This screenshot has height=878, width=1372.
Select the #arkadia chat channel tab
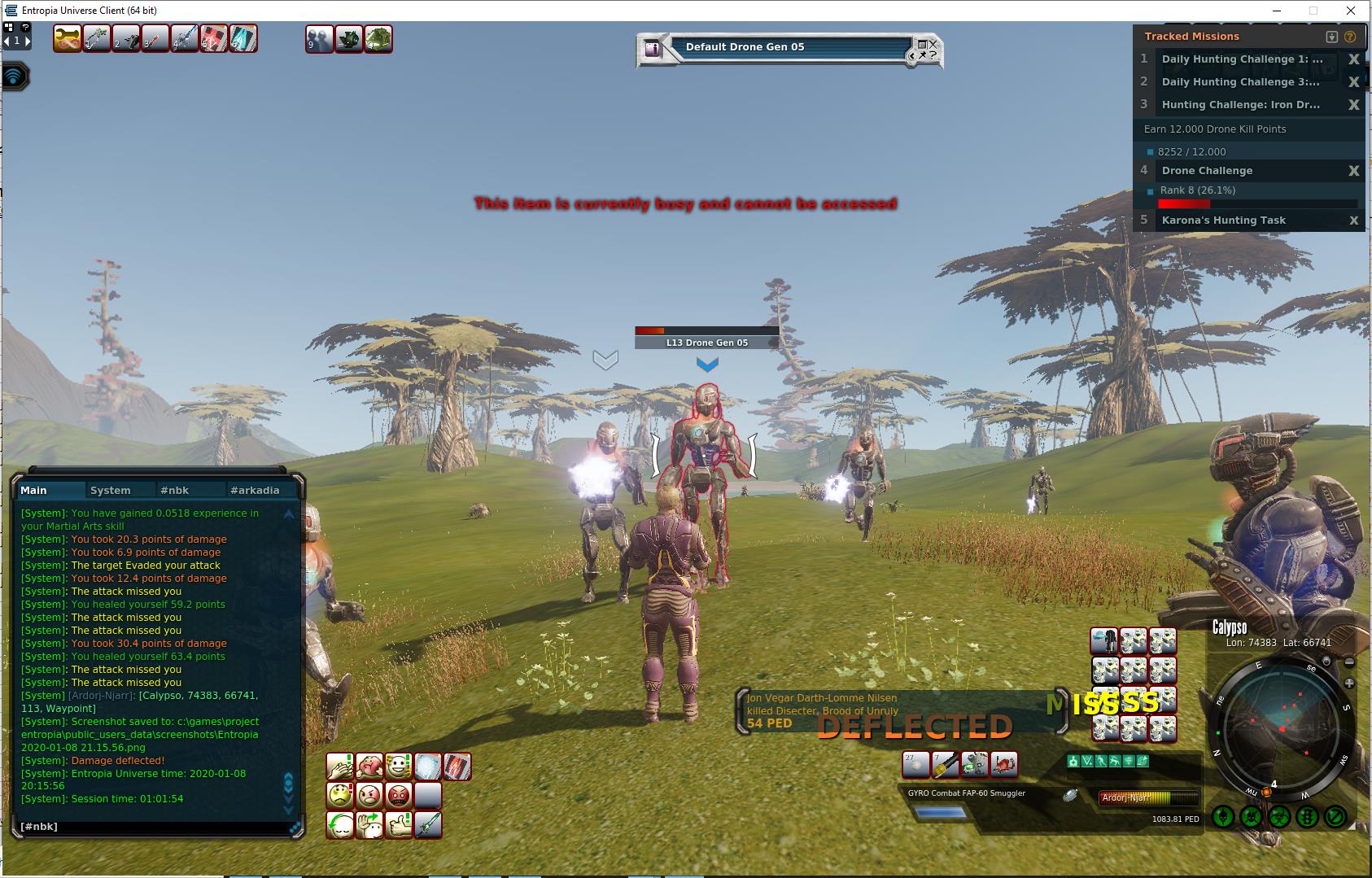[x=255, y=490]
